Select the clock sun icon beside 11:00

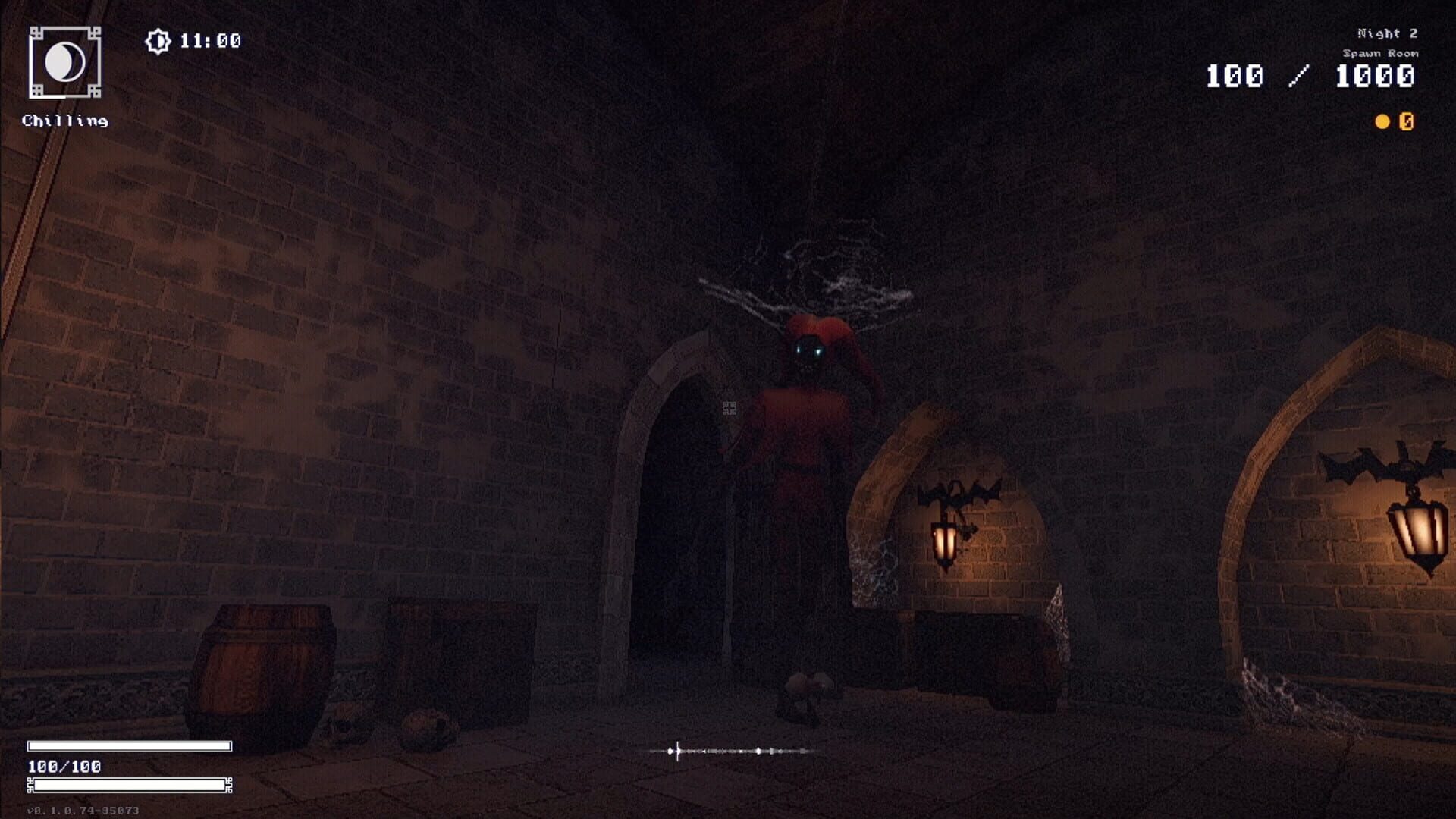pos(157,39)
